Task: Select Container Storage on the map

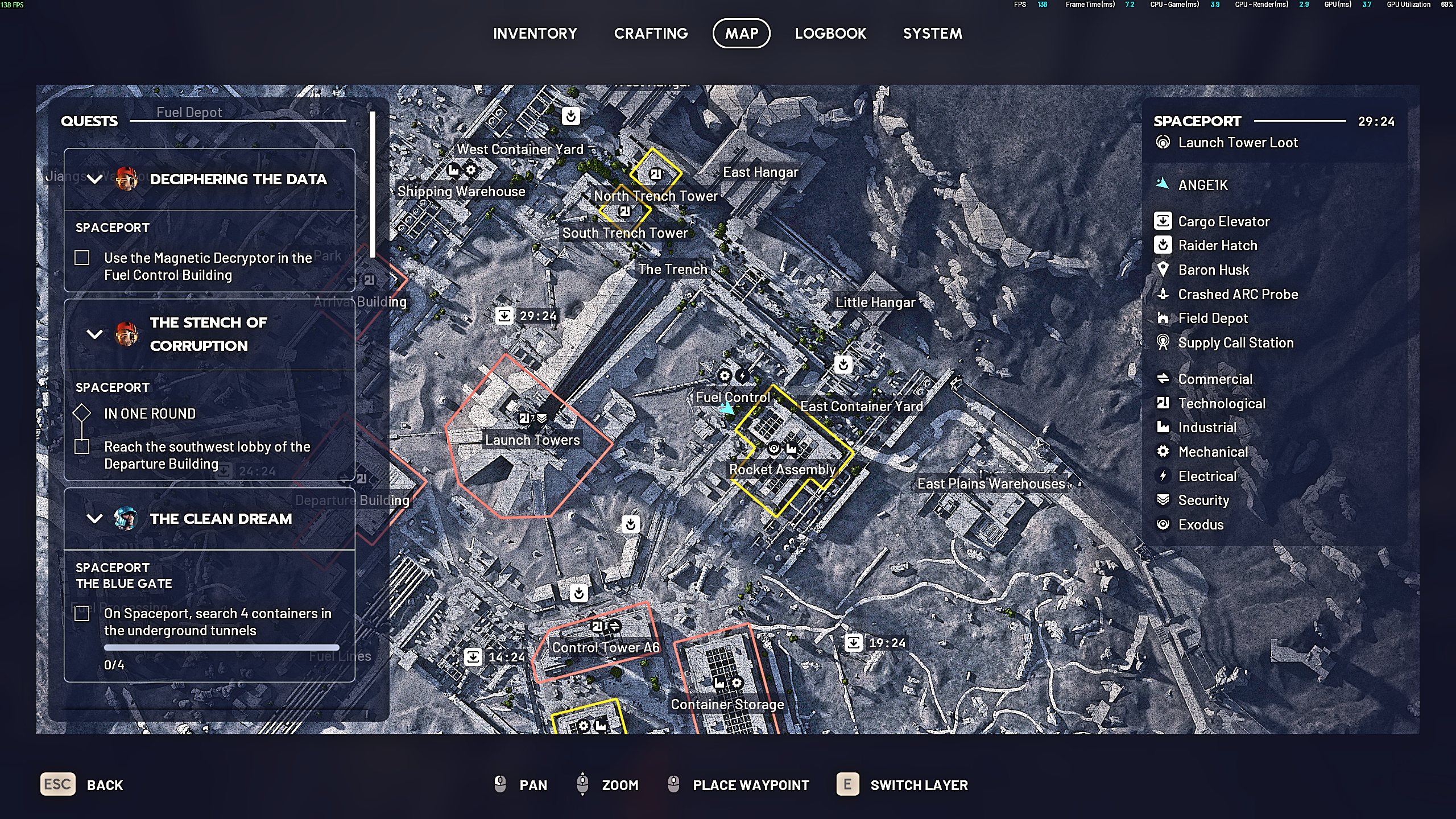Action: coord(727,704)
